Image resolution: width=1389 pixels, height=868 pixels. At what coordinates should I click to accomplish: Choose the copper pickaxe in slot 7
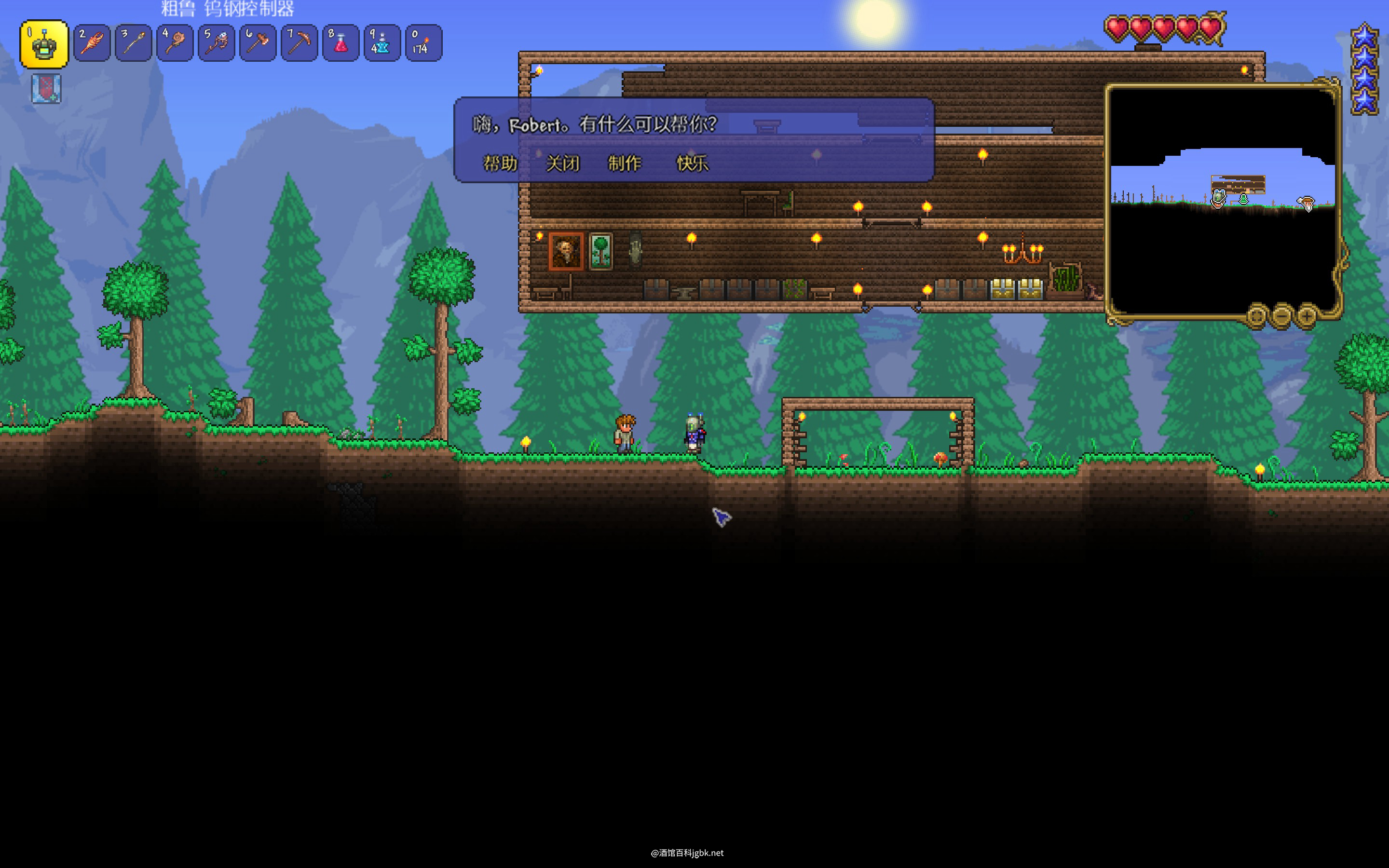[299, 43]
